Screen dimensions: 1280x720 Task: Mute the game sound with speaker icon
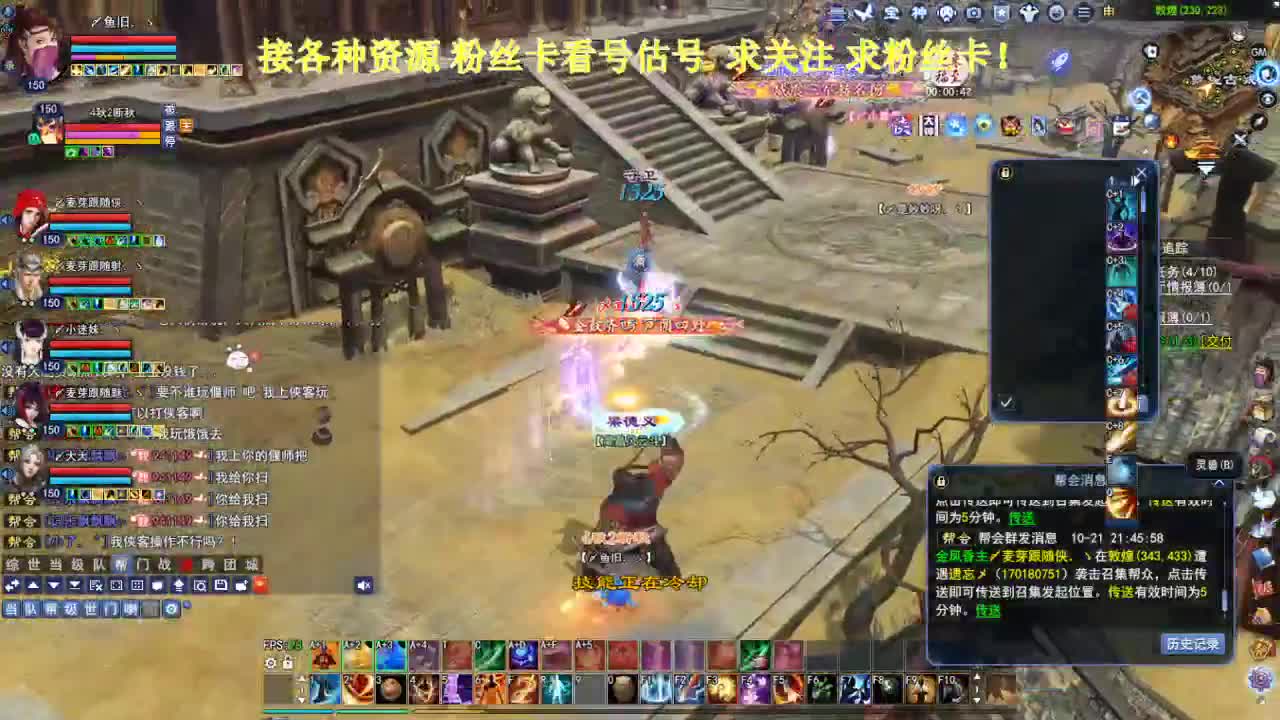pos(363,585)
